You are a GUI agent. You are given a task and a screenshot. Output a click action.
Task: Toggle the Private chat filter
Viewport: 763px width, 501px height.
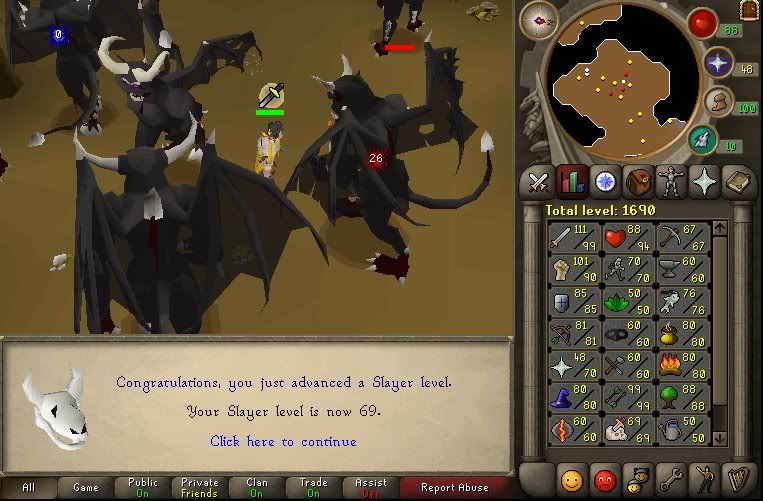pyautogui.click(x=200, y=488)
